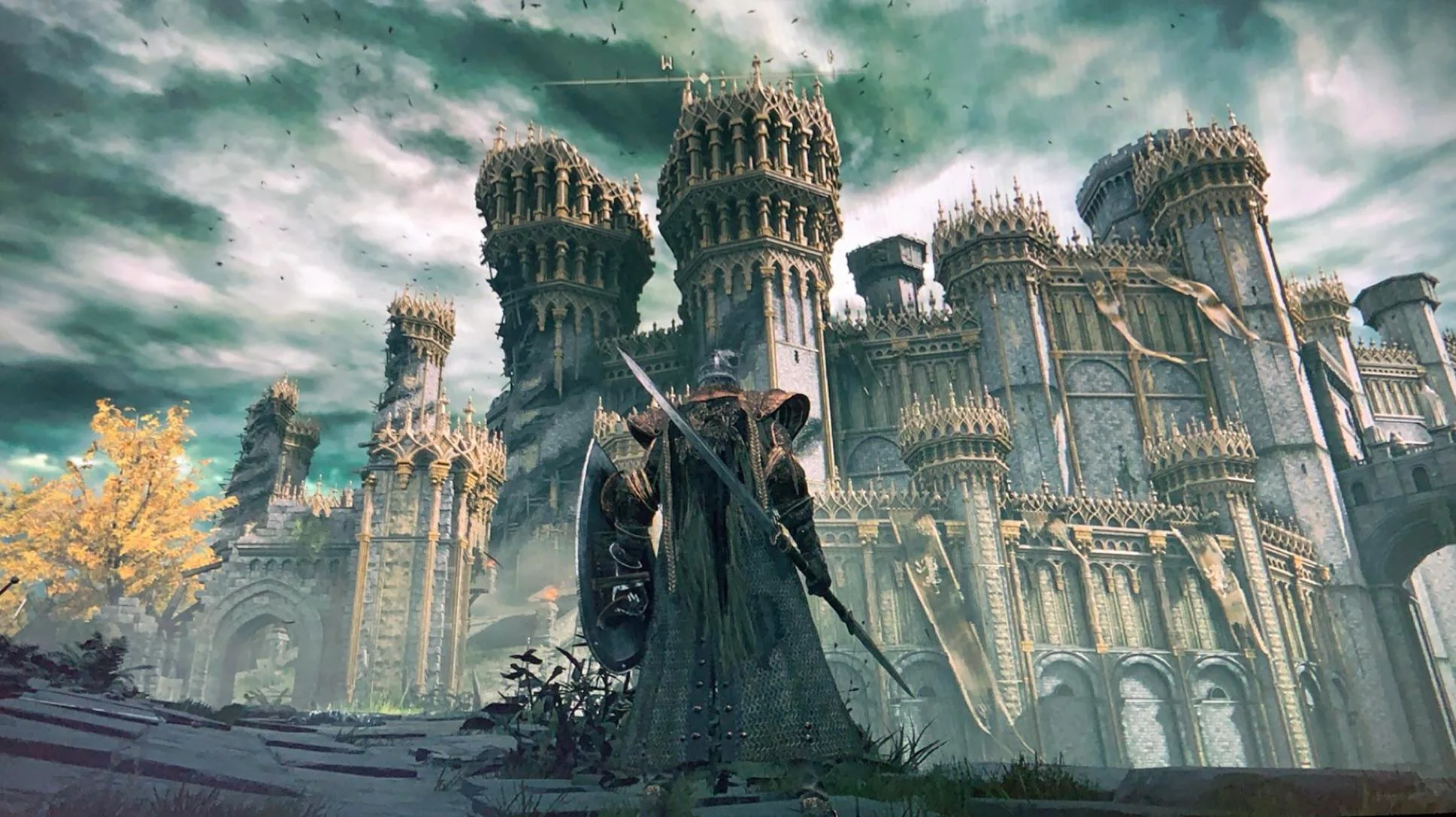Screen dimensions: 1456x817
Task: Click the compass bar at the top
Action: pyautogui.click(x=703, y=78)
